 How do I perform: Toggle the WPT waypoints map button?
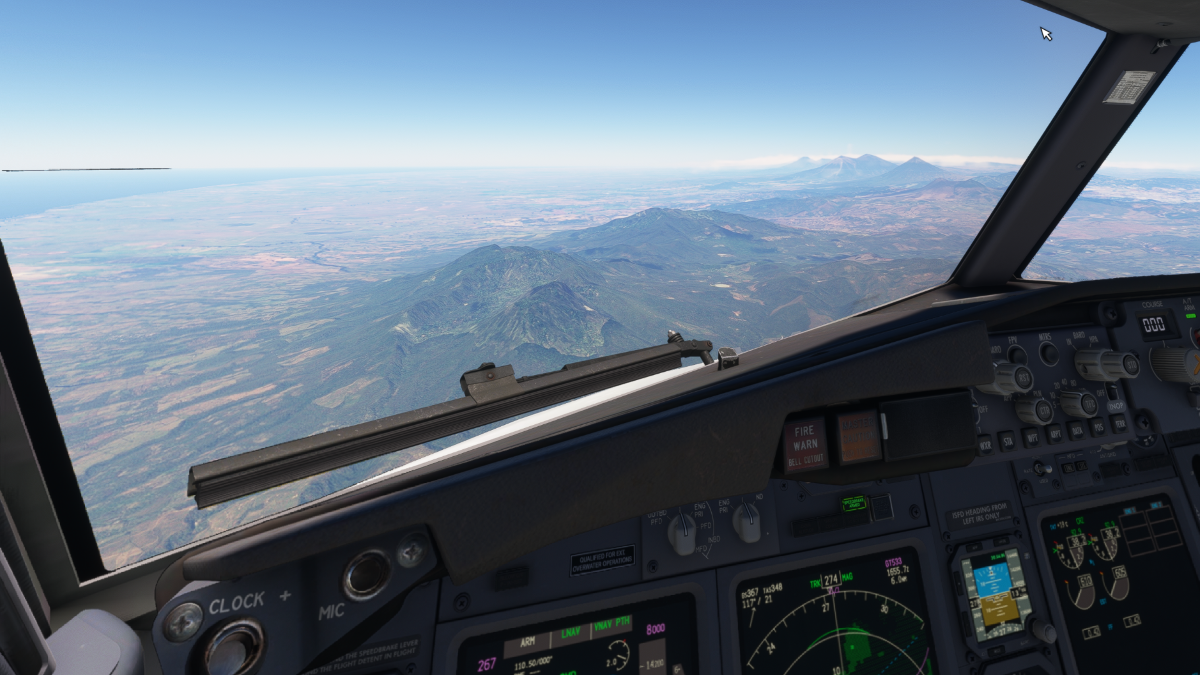pos(1033,436)
